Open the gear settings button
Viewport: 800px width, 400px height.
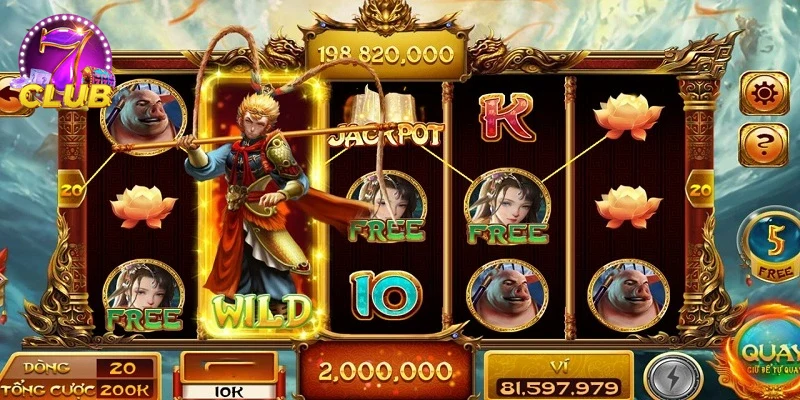point(764,93)
